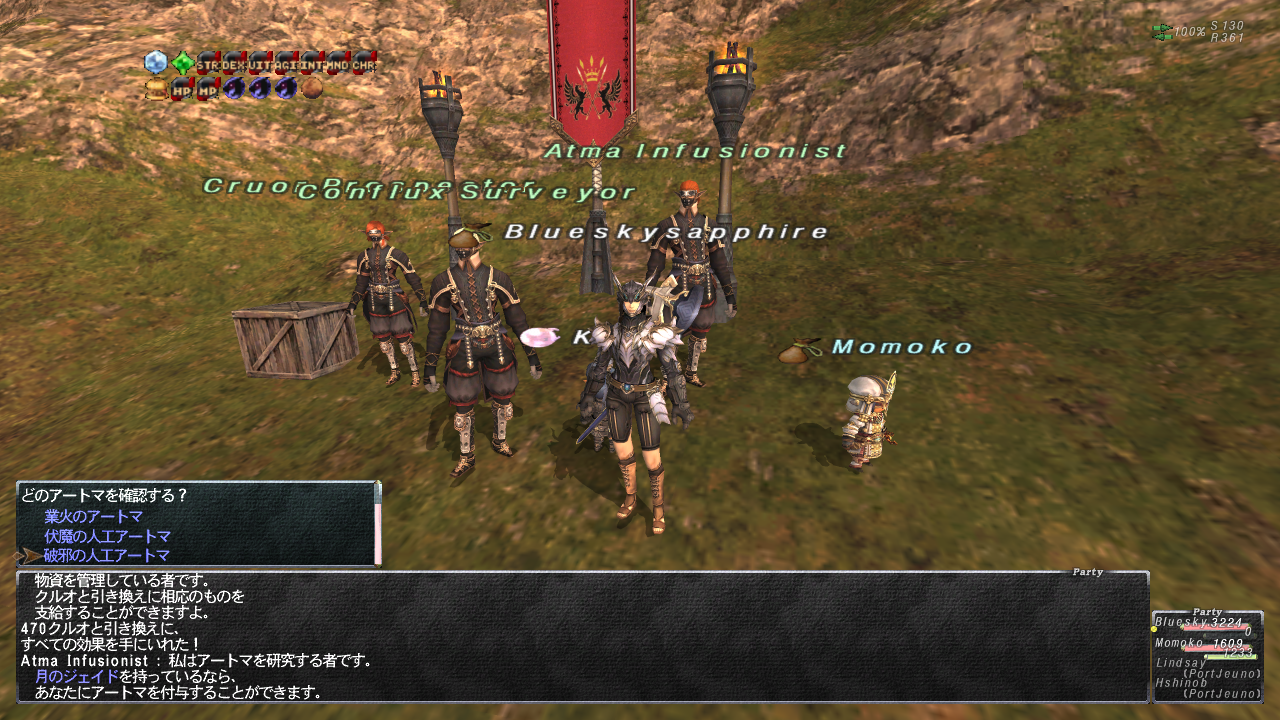The height and width of the screenshot is (720, 1280).
Task: Click the AGI boost status icon
Action: pos(286,64)
